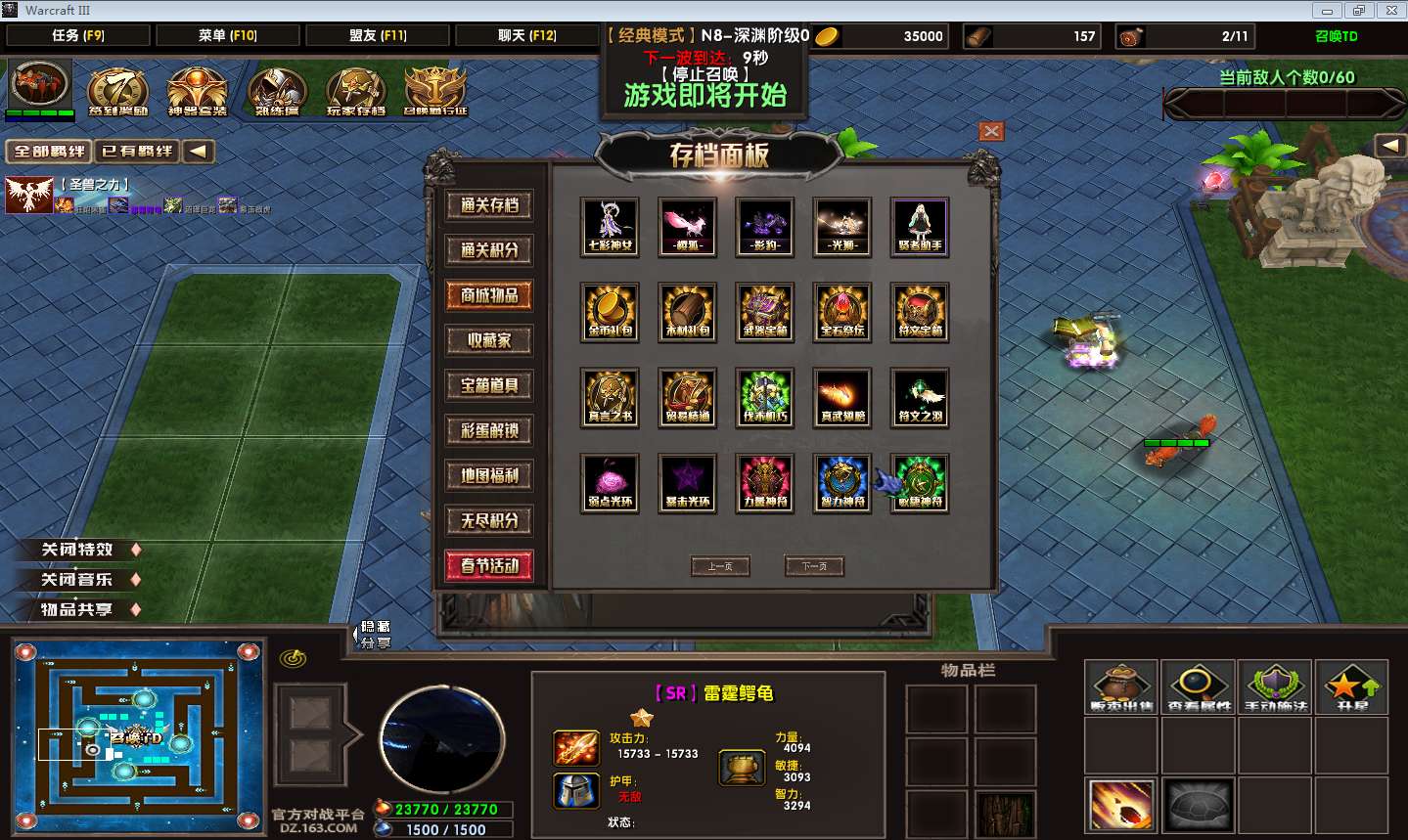
Task: Open the 任务 (F9) quests menu
Action: click(78, 35)
